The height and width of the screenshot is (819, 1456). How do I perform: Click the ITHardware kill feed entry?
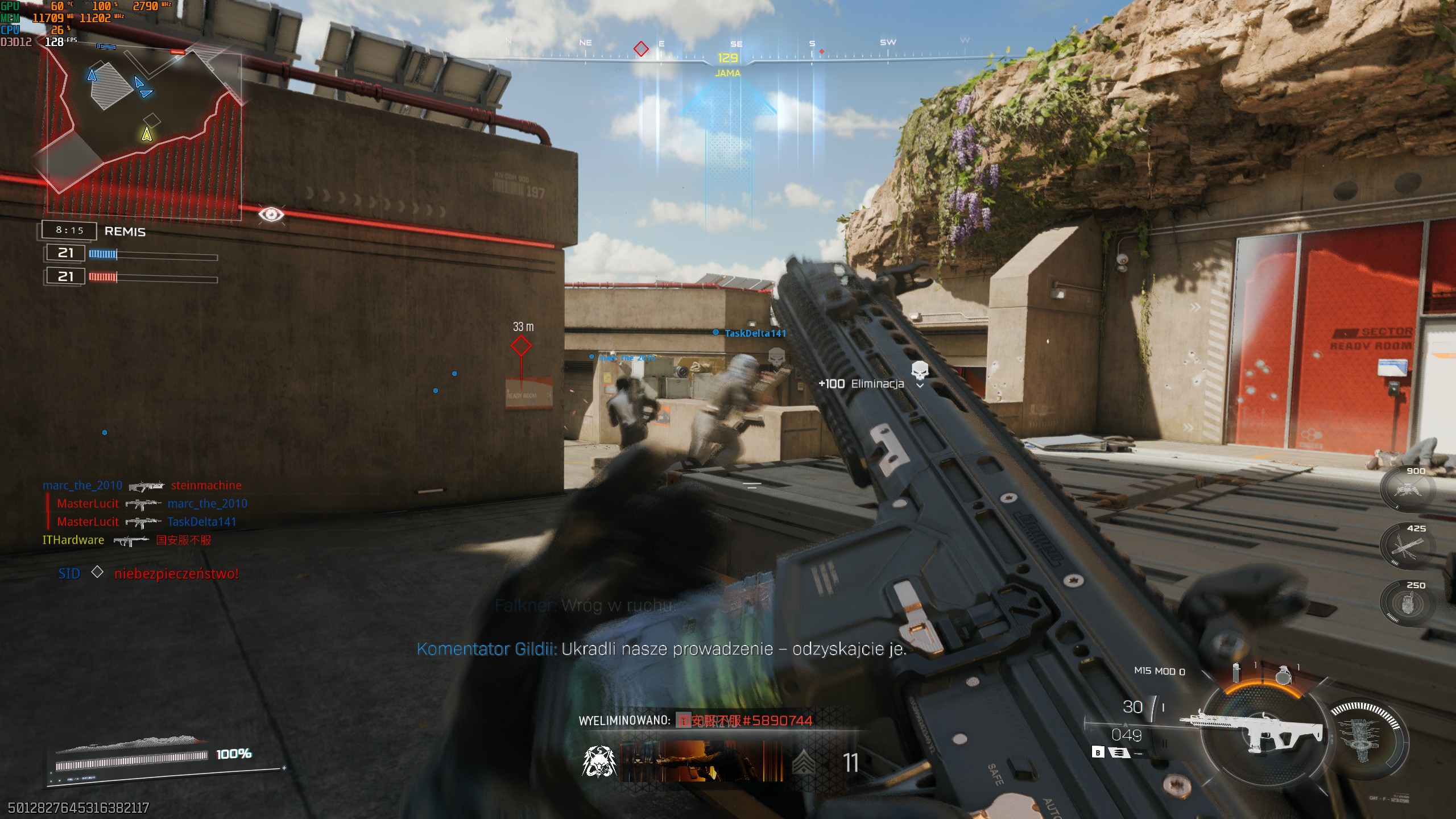click(x=127, y=540)
